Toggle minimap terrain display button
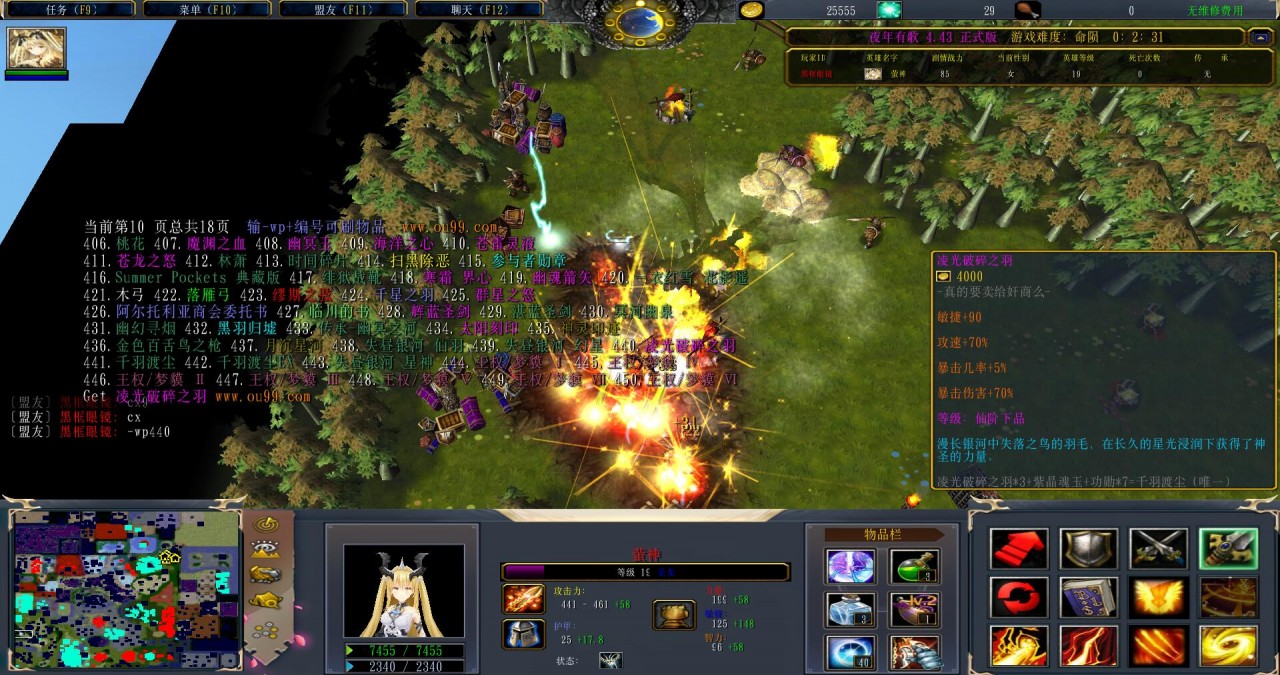This screenshot has width=1280, height=675. click(x=265, y=548)
